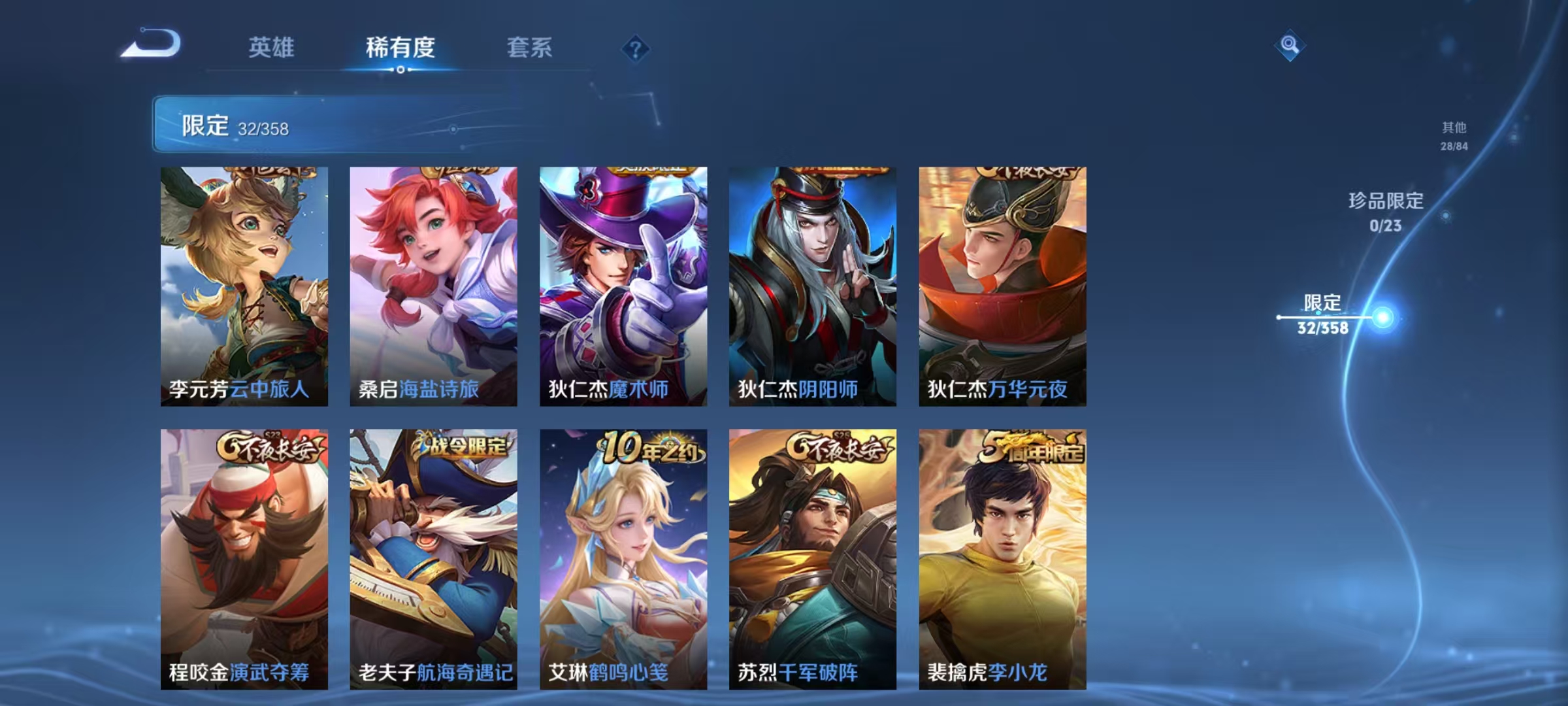Switch to the 套系 tab
Viewport: 1568px width, 706px height.
[x=530, y=48]
